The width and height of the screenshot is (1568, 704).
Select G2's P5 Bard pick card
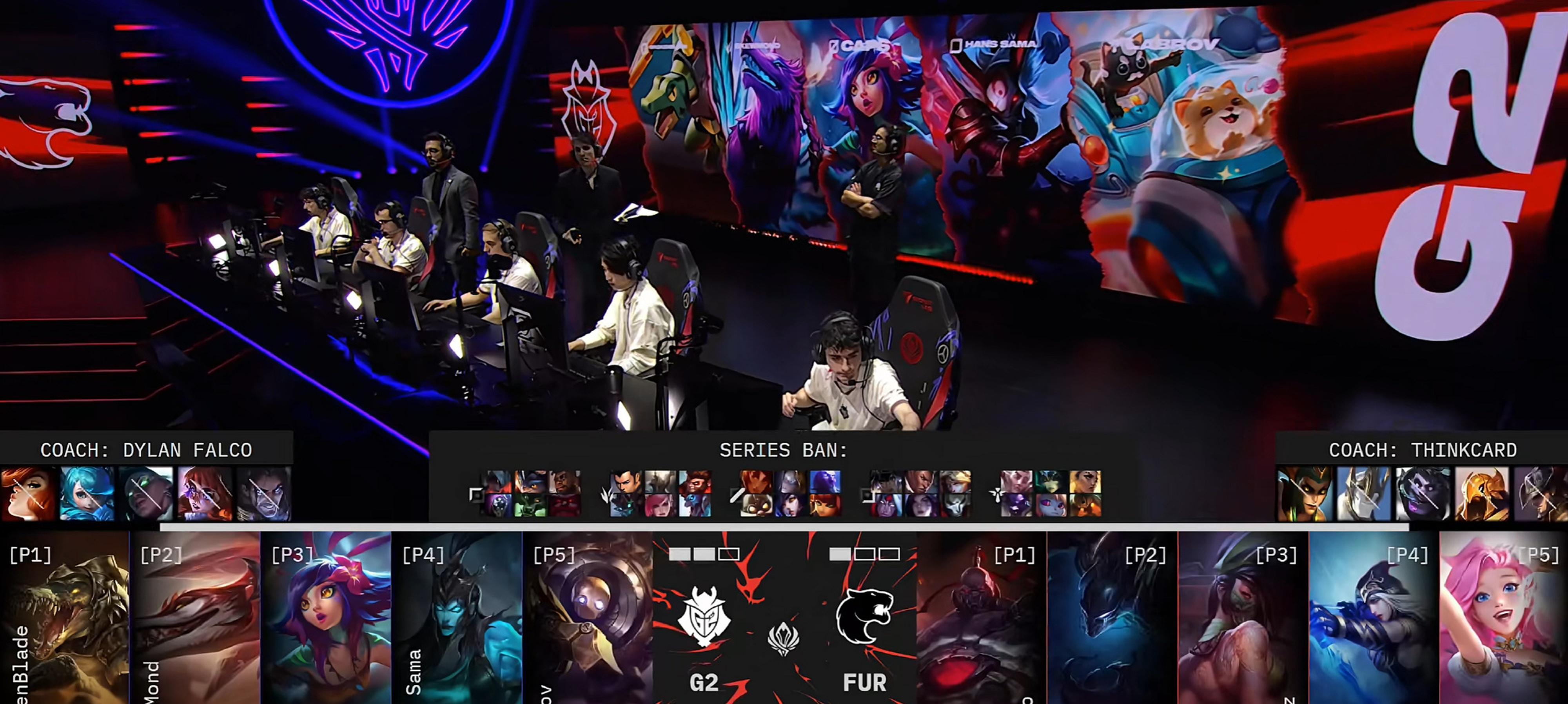click(x=588, y=618)
